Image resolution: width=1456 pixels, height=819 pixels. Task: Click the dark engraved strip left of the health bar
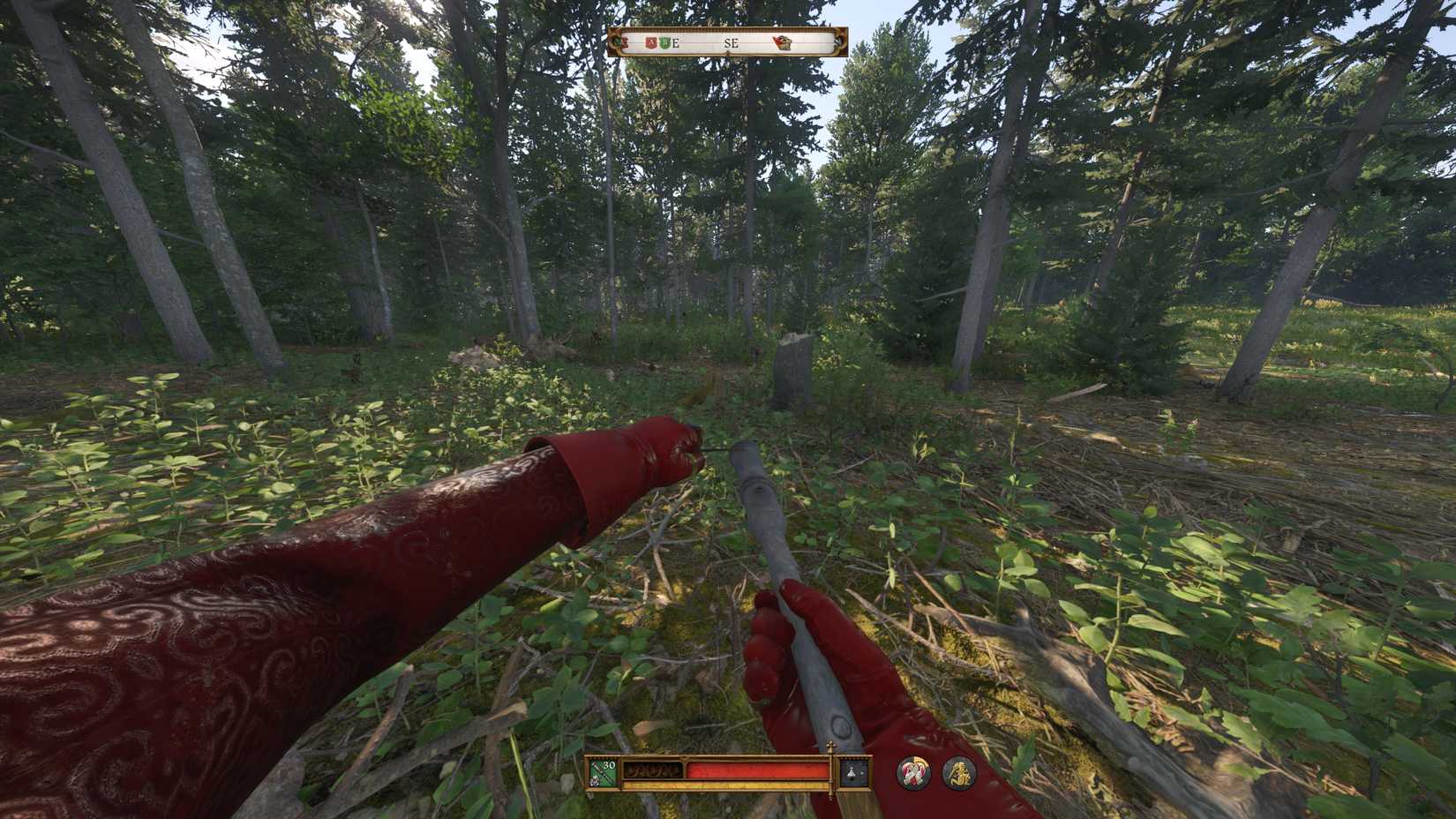[654, 770]
